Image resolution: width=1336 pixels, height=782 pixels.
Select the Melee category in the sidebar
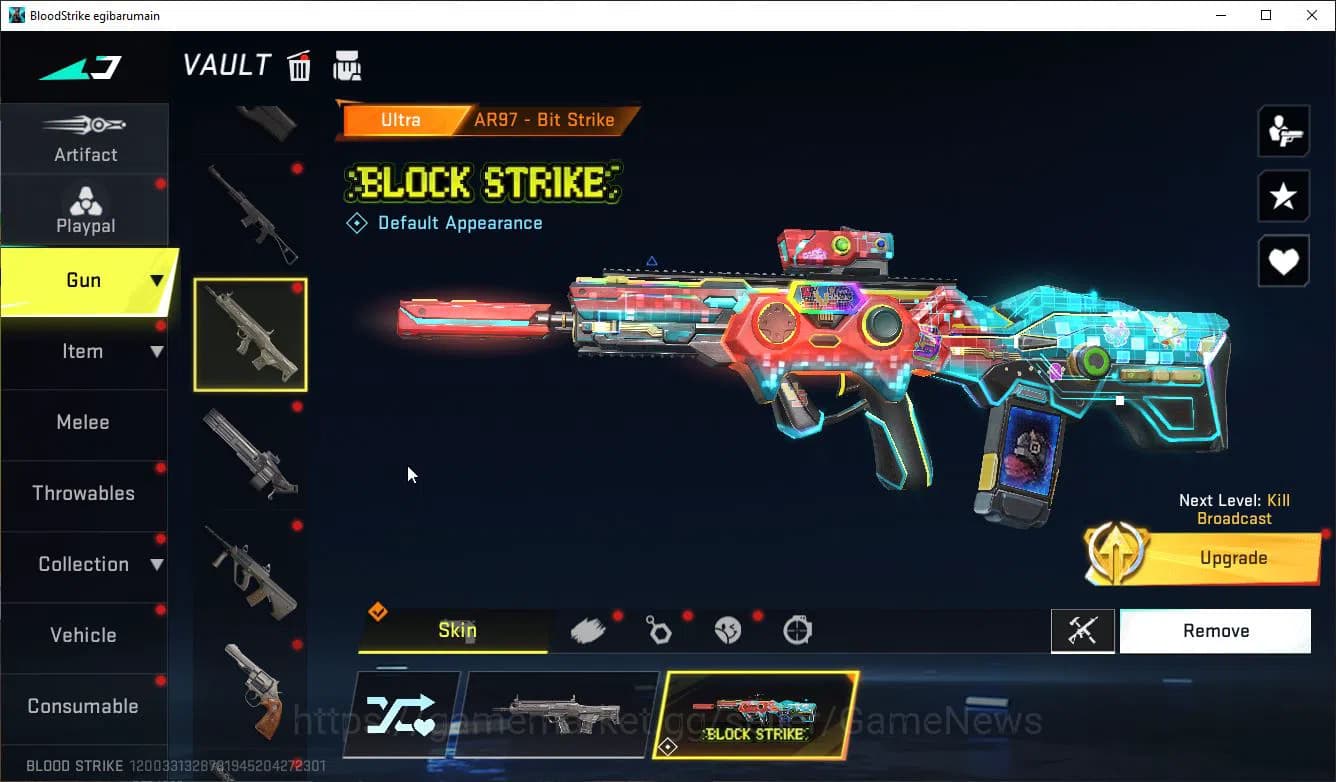[x=83, y=422]
